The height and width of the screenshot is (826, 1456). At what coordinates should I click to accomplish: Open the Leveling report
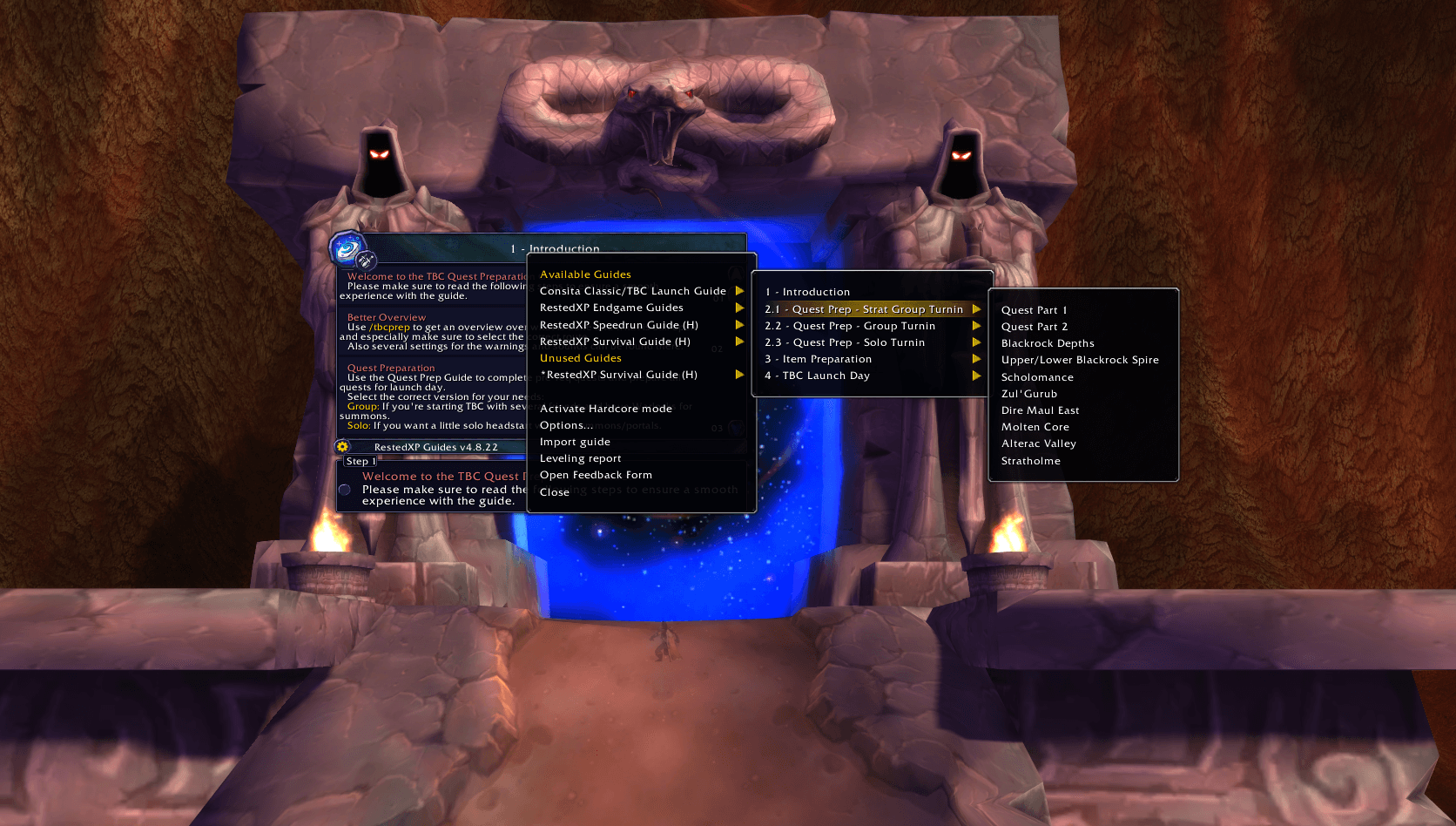580,457
